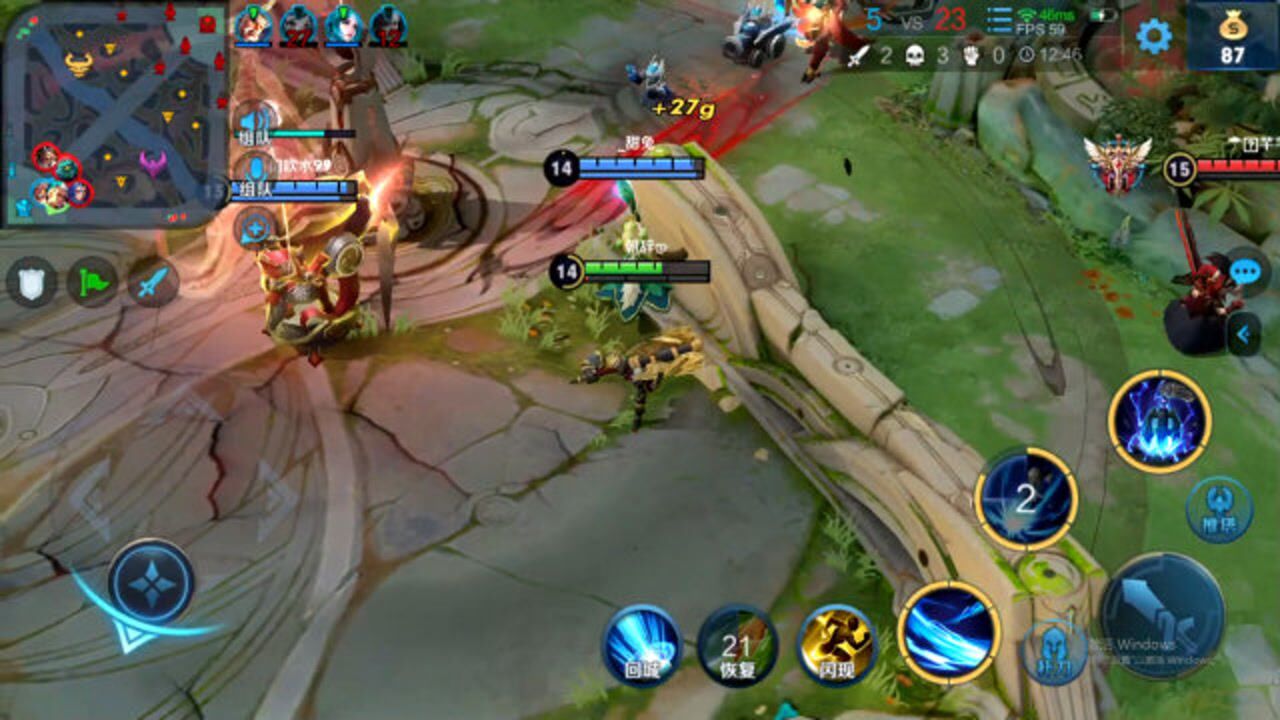
Task: Tap the 补刀 last-hit minion button
Action: [x=1054, y=653]
